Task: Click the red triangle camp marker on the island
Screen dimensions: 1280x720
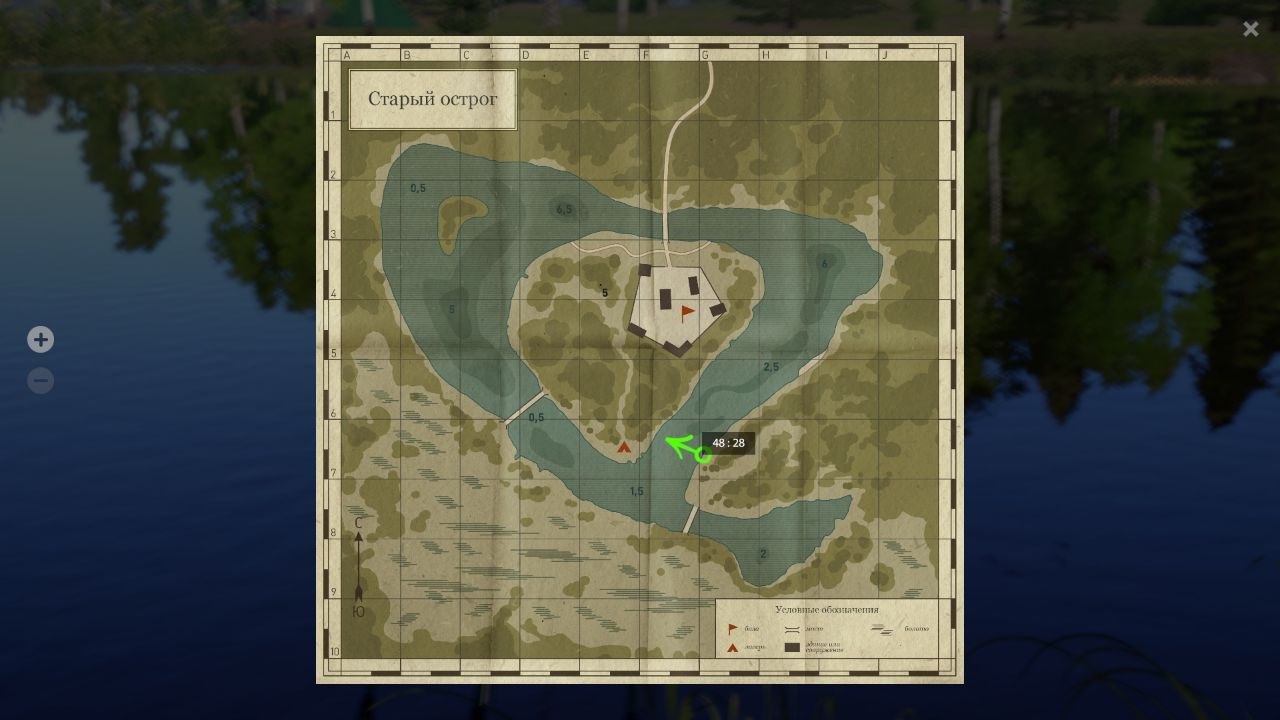Action: point(625,448)
